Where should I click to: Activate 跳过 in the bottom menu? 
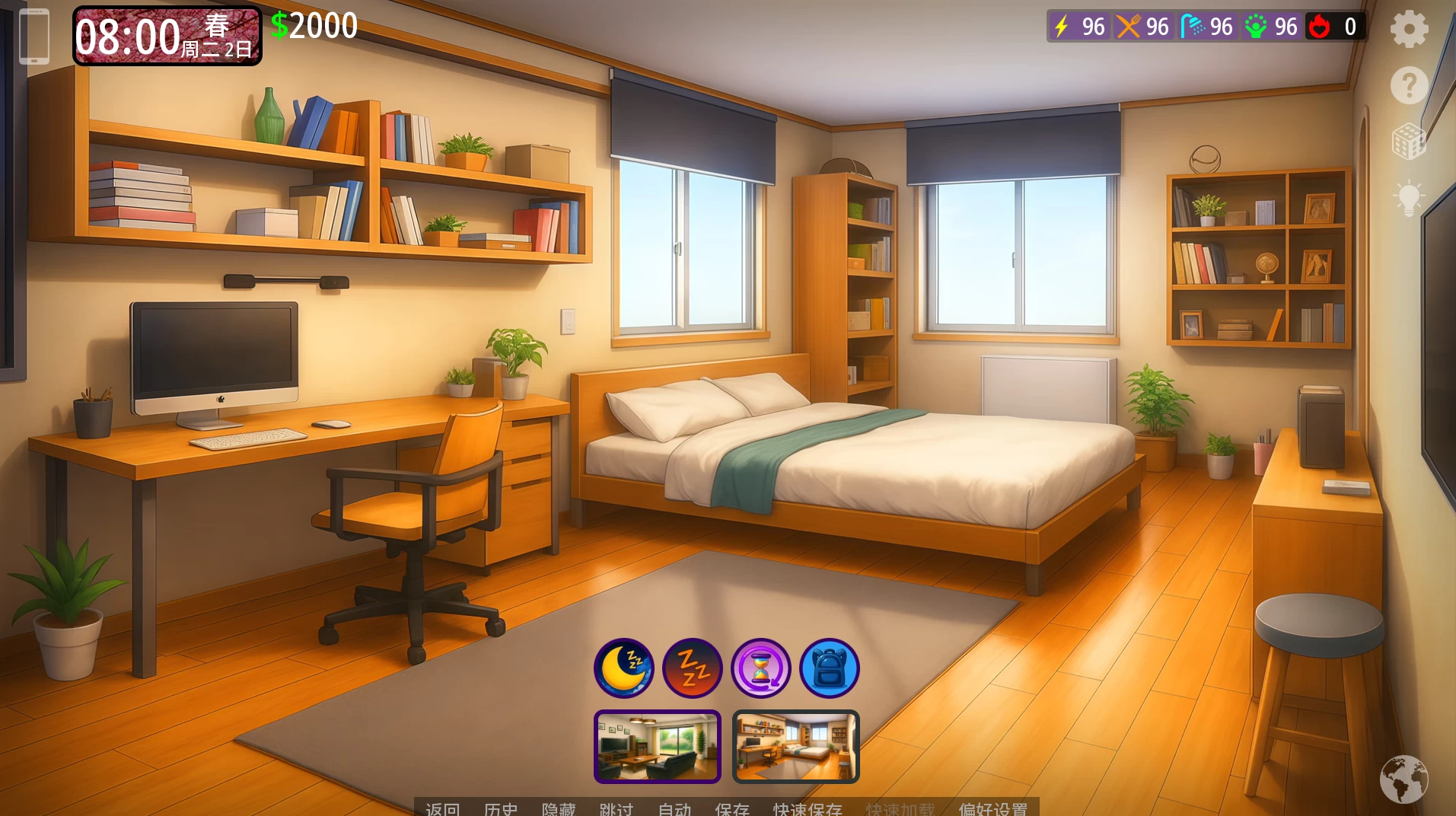[616, 809]
